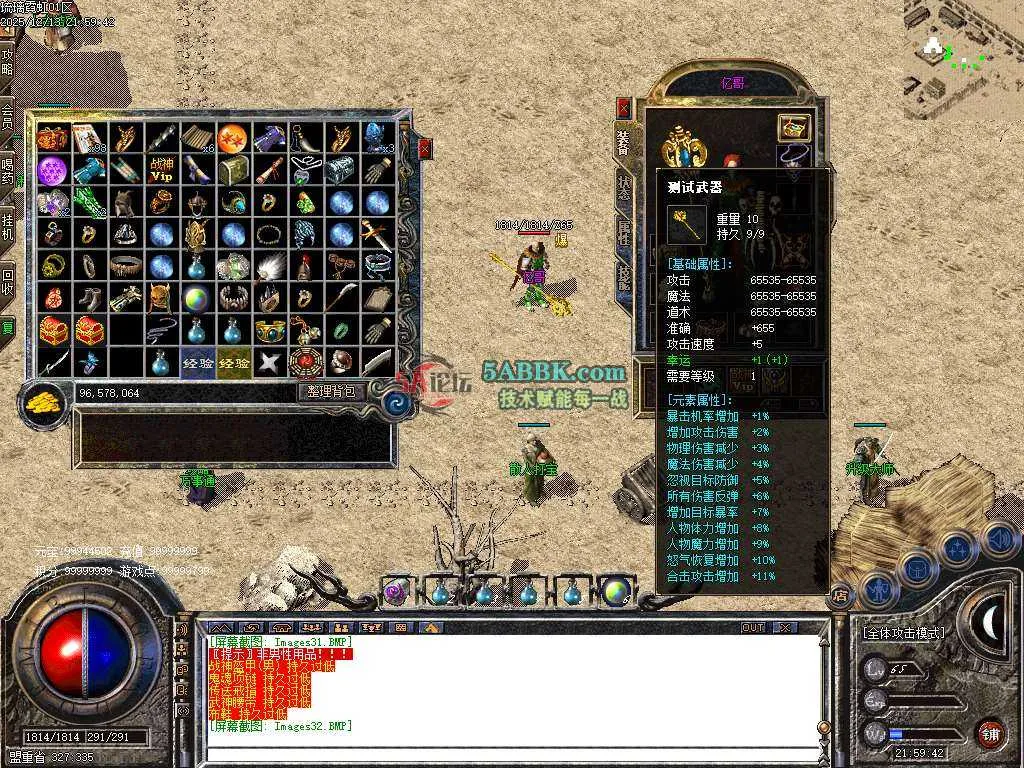The width and height of the screenshot is (1024, 768).
Task: Switch to the 状态 status tab
Action: [x=624, y=188]
